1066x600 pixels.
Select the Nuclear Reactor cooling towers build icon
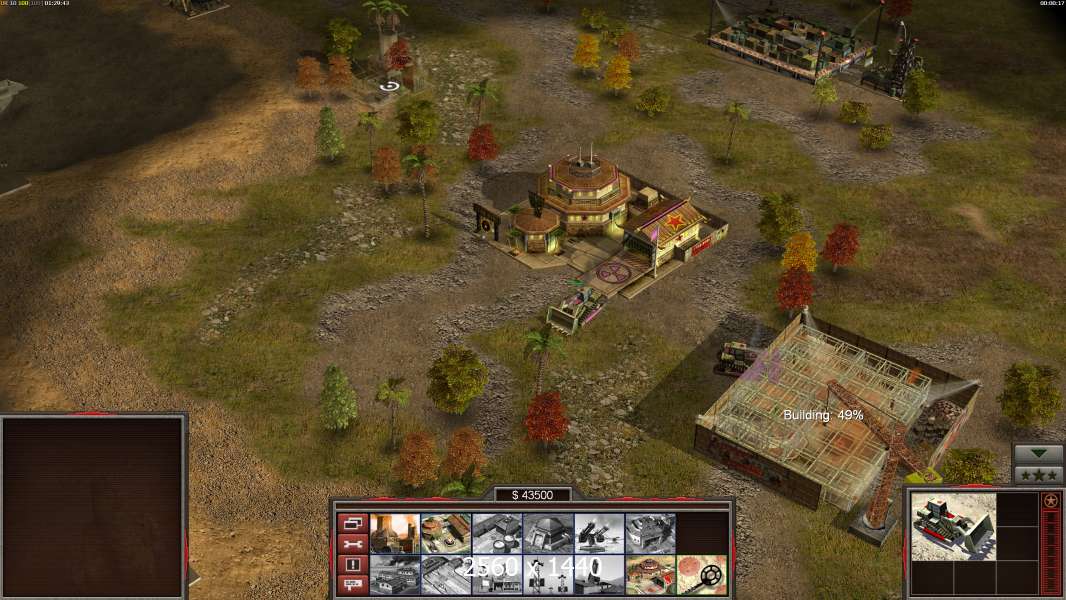pos(394,533)
